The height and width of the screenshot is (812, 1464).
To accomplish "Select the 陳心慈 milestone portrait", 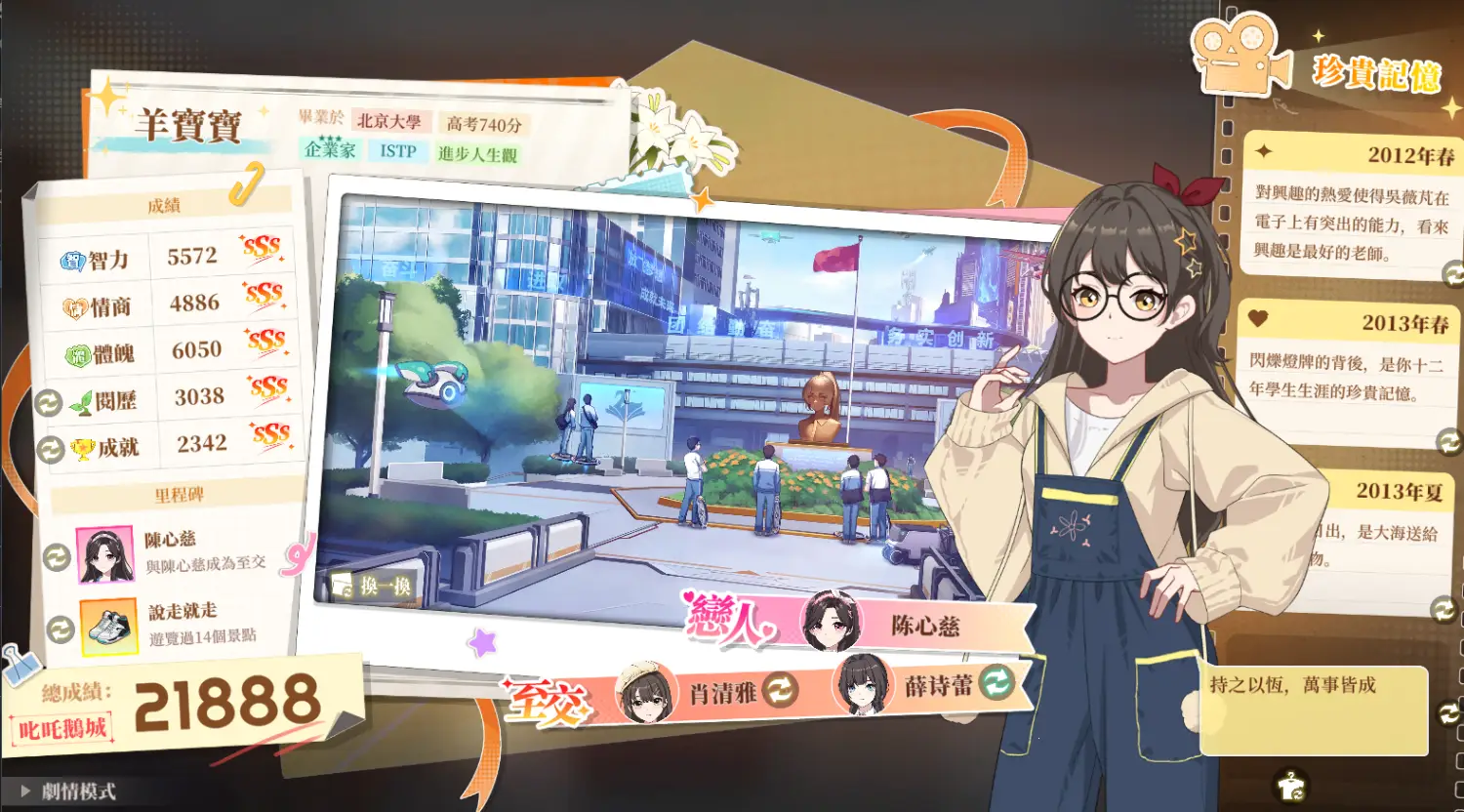I will pyautogui.click(x=105, y=555).
